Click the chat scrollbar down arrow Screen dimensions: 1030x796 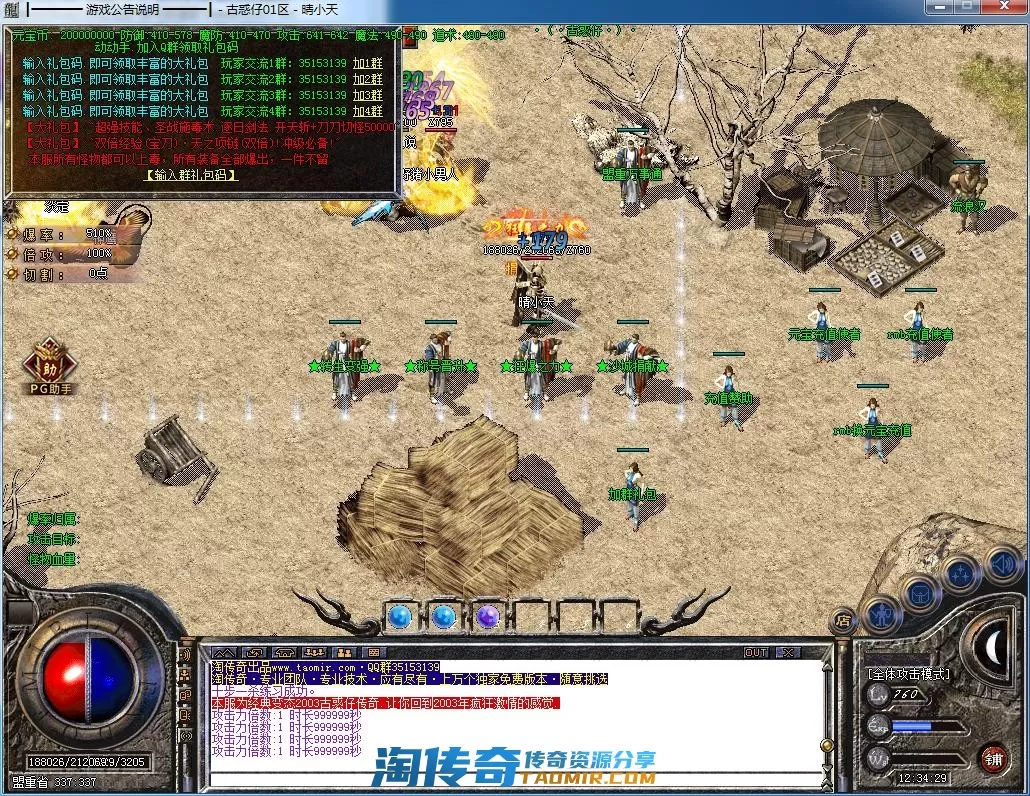coord(826,767)
